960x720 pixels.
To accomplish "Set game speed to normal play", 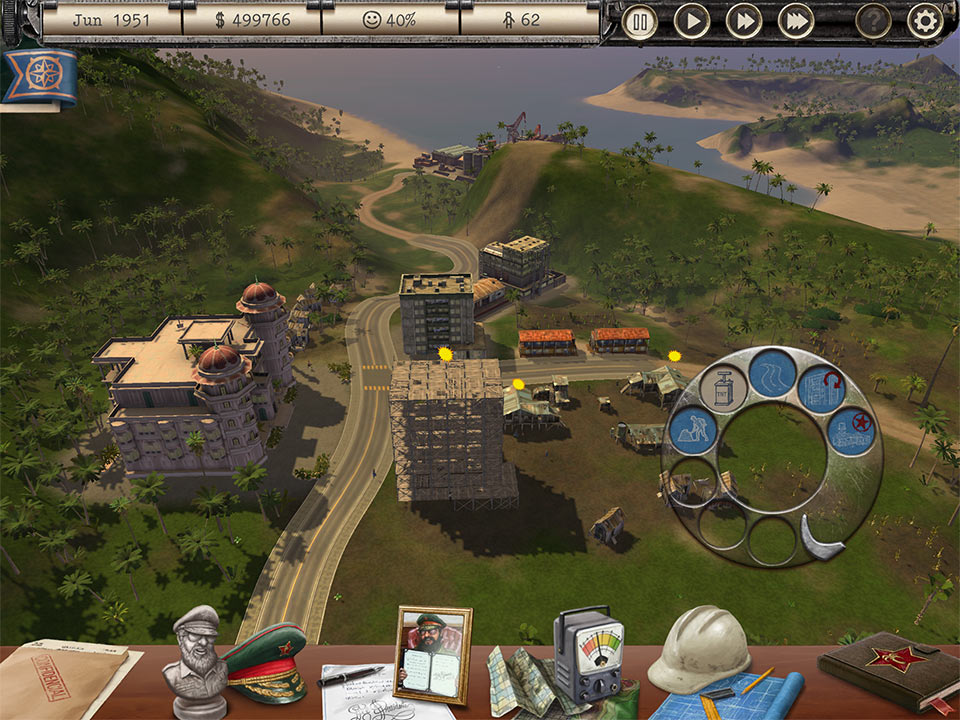I will [692, 21].
